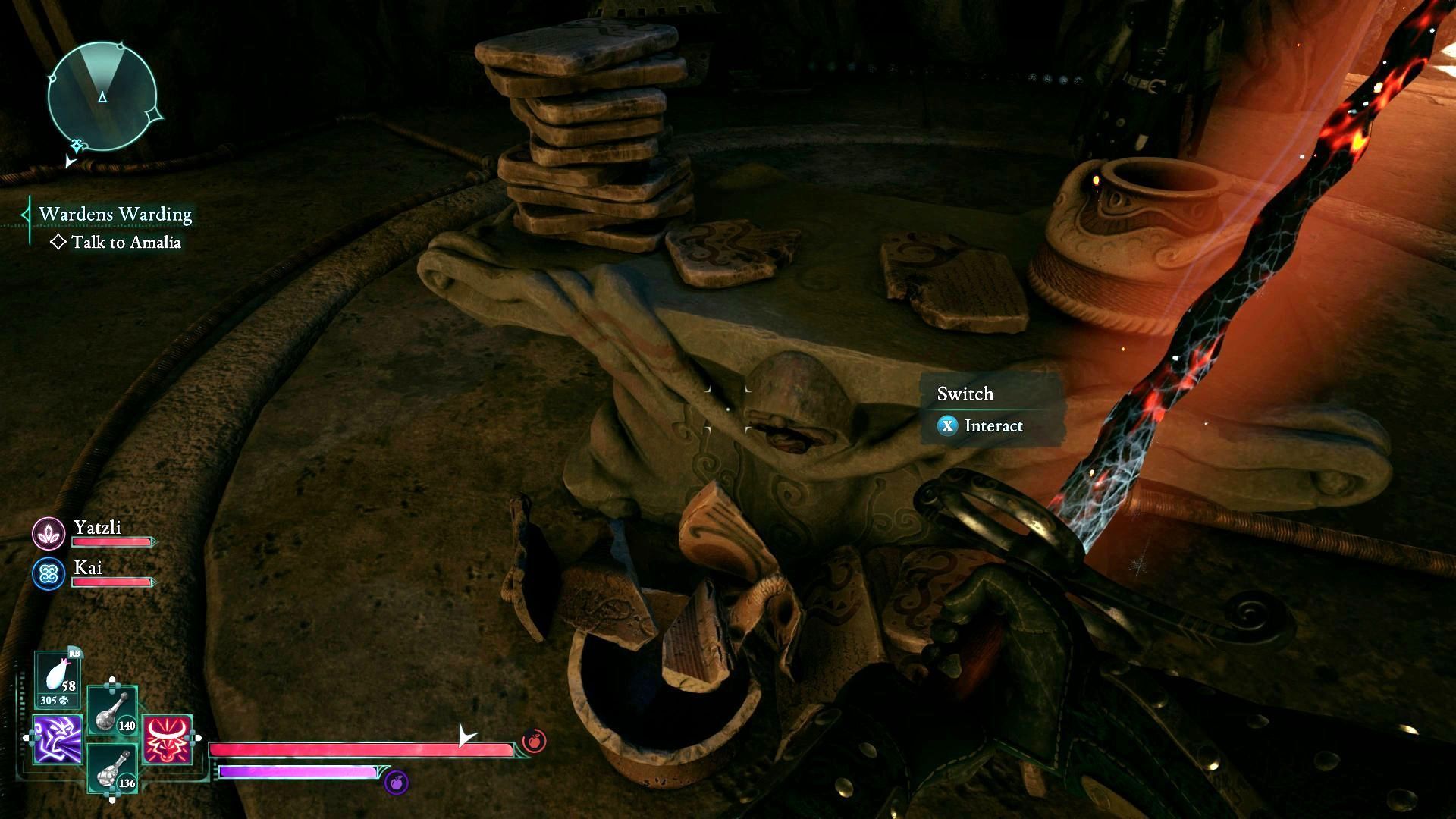1456x819 pixels.
Task: Click the purple apple essence food icon
Action: click(396, 782)
